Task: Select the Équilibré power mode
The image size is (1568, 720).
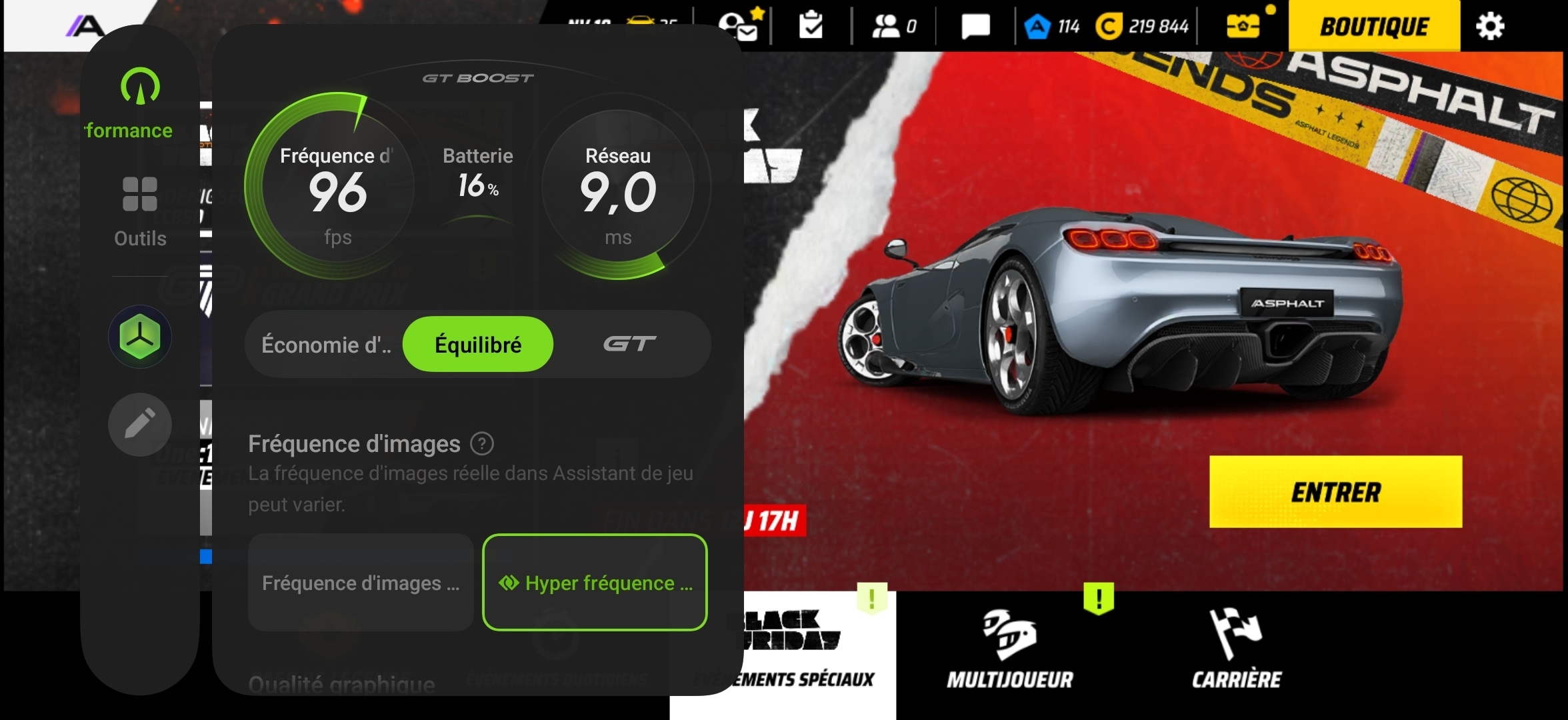Action: tap(477, 344)
